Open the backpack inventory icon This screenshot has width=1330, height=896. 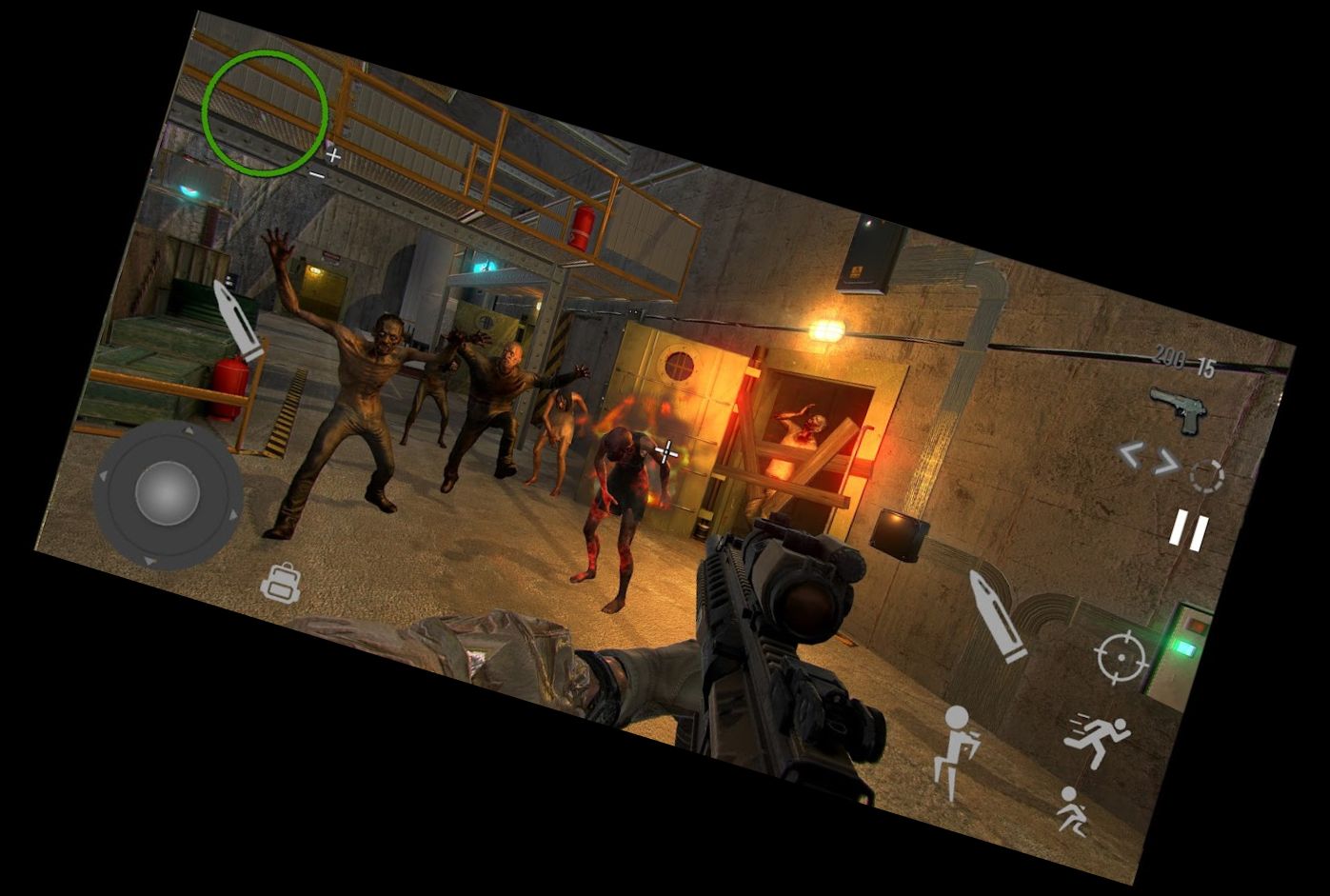point(282,584)
